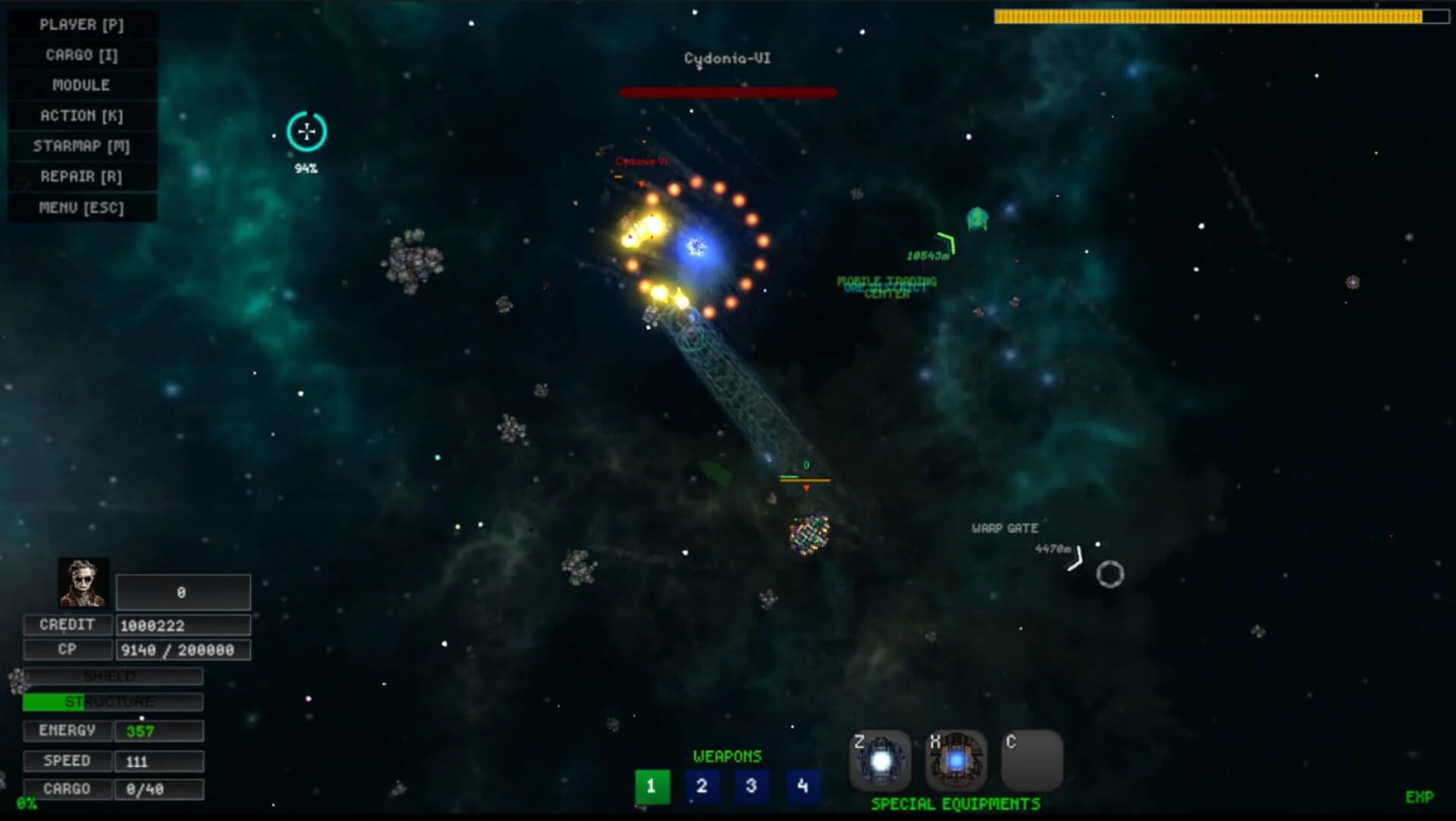Click the CREDIT value field showing 1000222
The height and width of the screenshot is (821, 1456).
(x=182, y=625)
